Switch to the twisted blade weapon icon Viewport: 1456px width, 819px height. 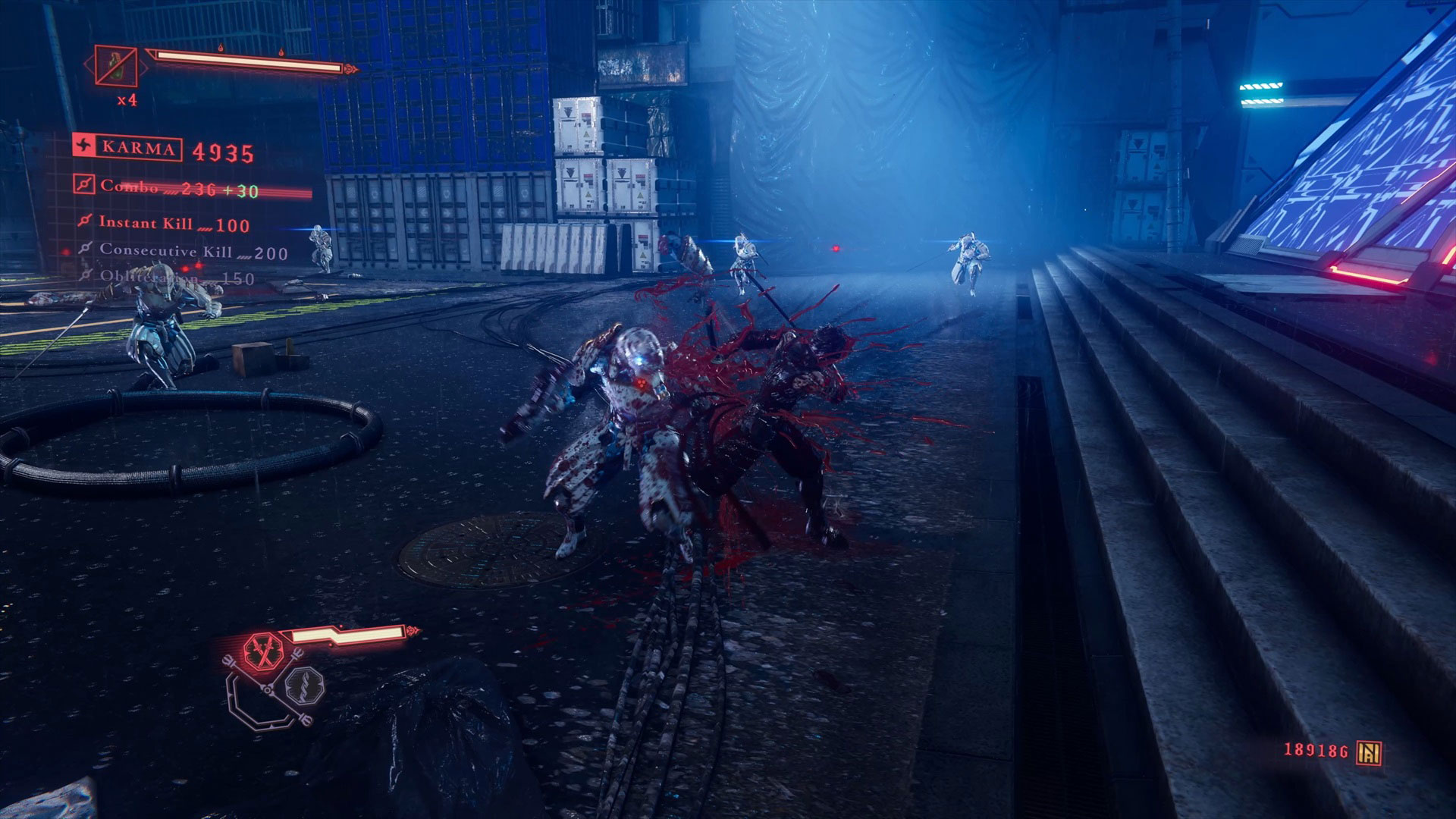coord(304,687)
